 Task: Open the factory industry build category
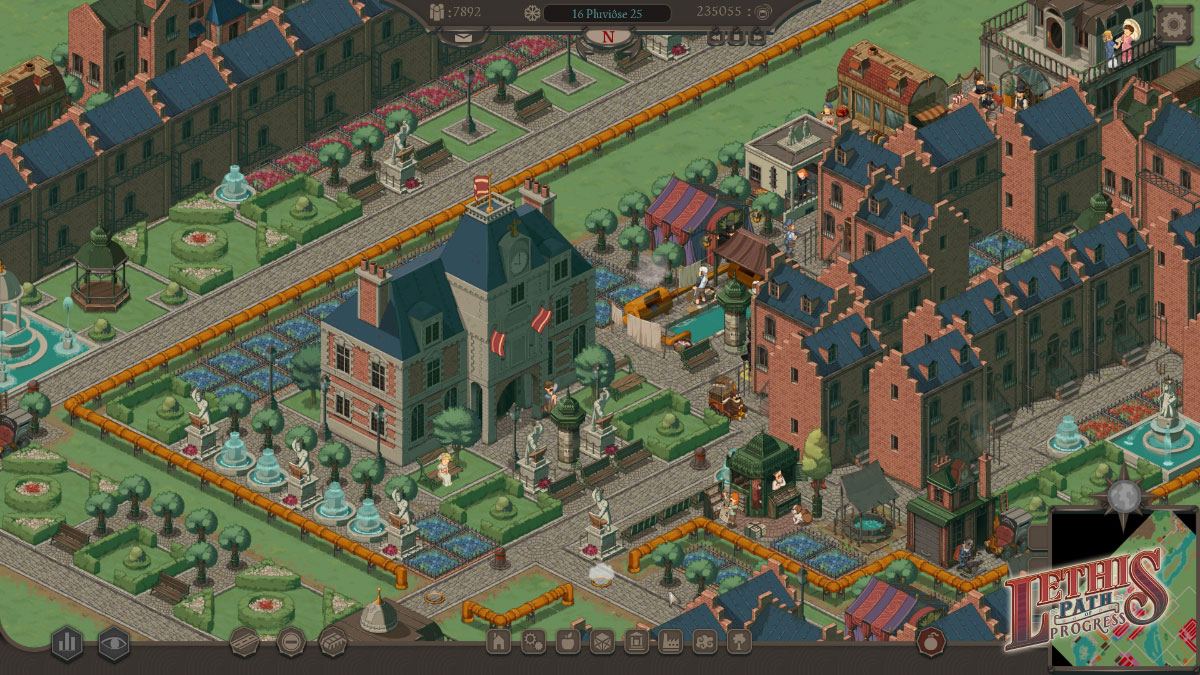coord(670,642)
